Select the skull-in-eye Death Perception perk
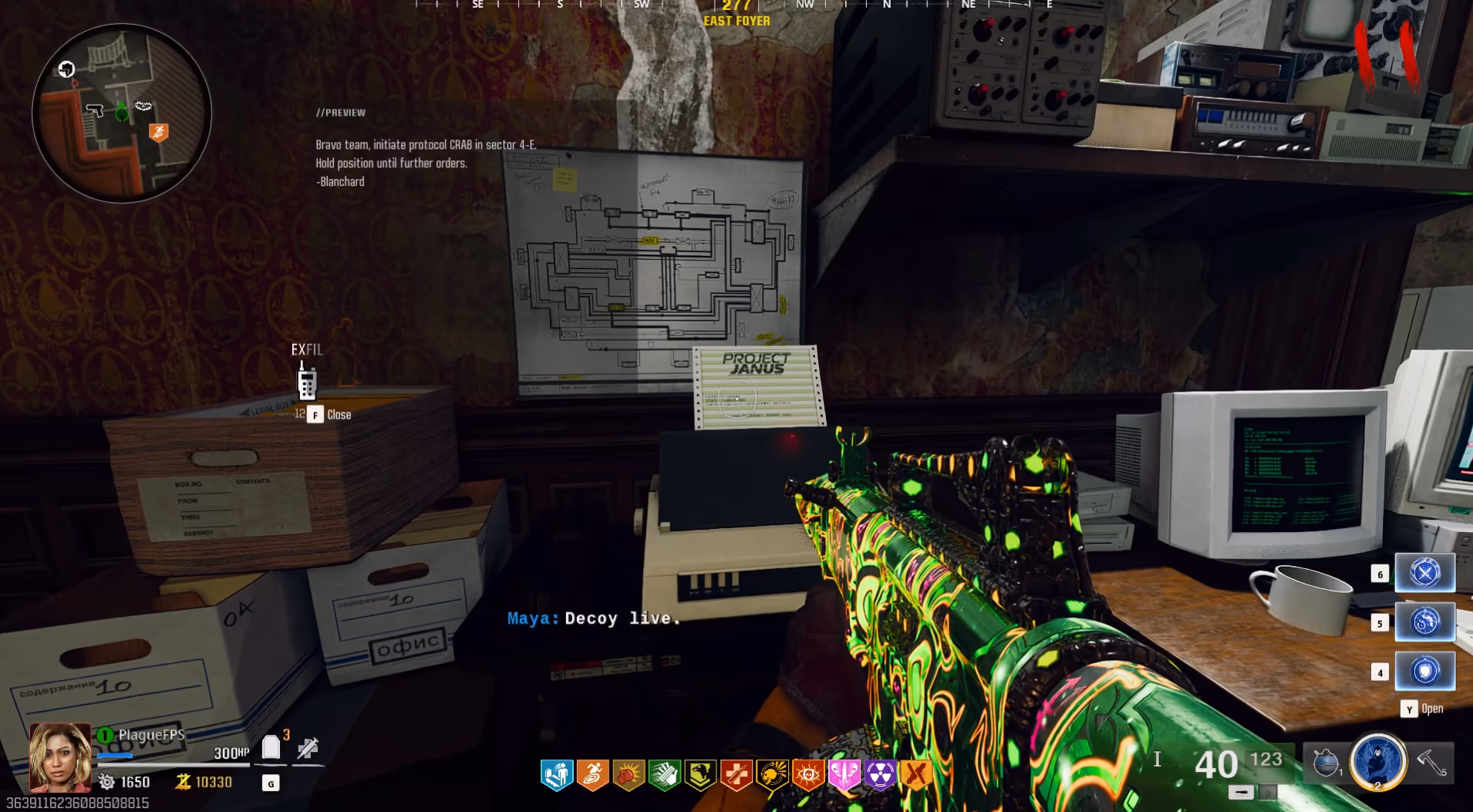 tap(808, 775)
